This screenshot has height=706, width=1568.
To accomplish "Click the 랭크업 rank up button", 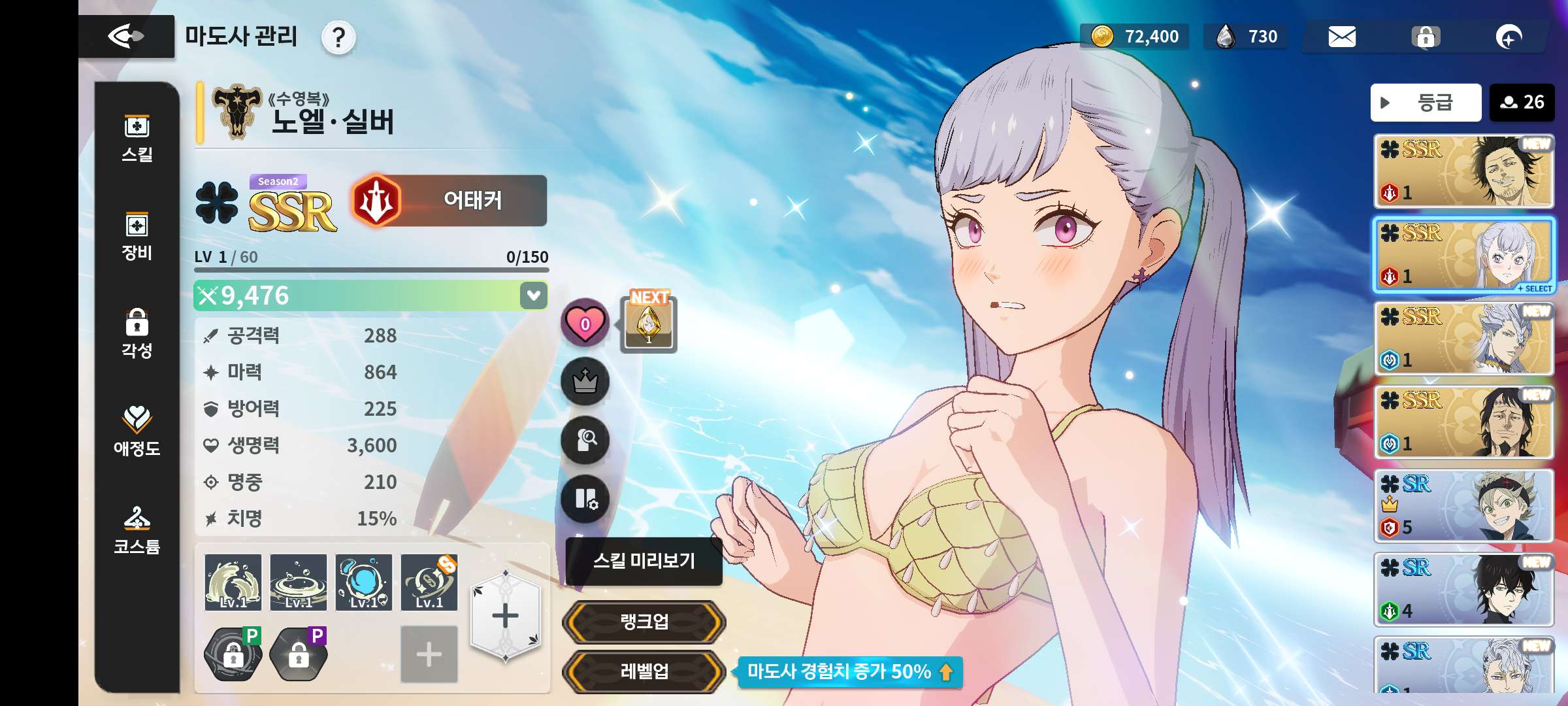I will [644, 621].
